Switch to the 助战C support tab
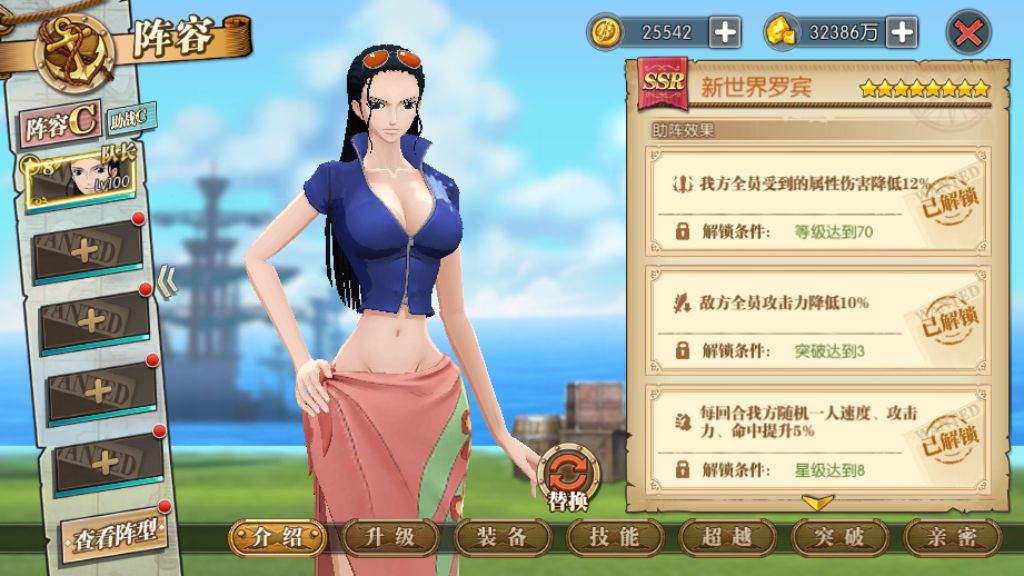Screen dimensions: 1024x576 tap(132, 118)
